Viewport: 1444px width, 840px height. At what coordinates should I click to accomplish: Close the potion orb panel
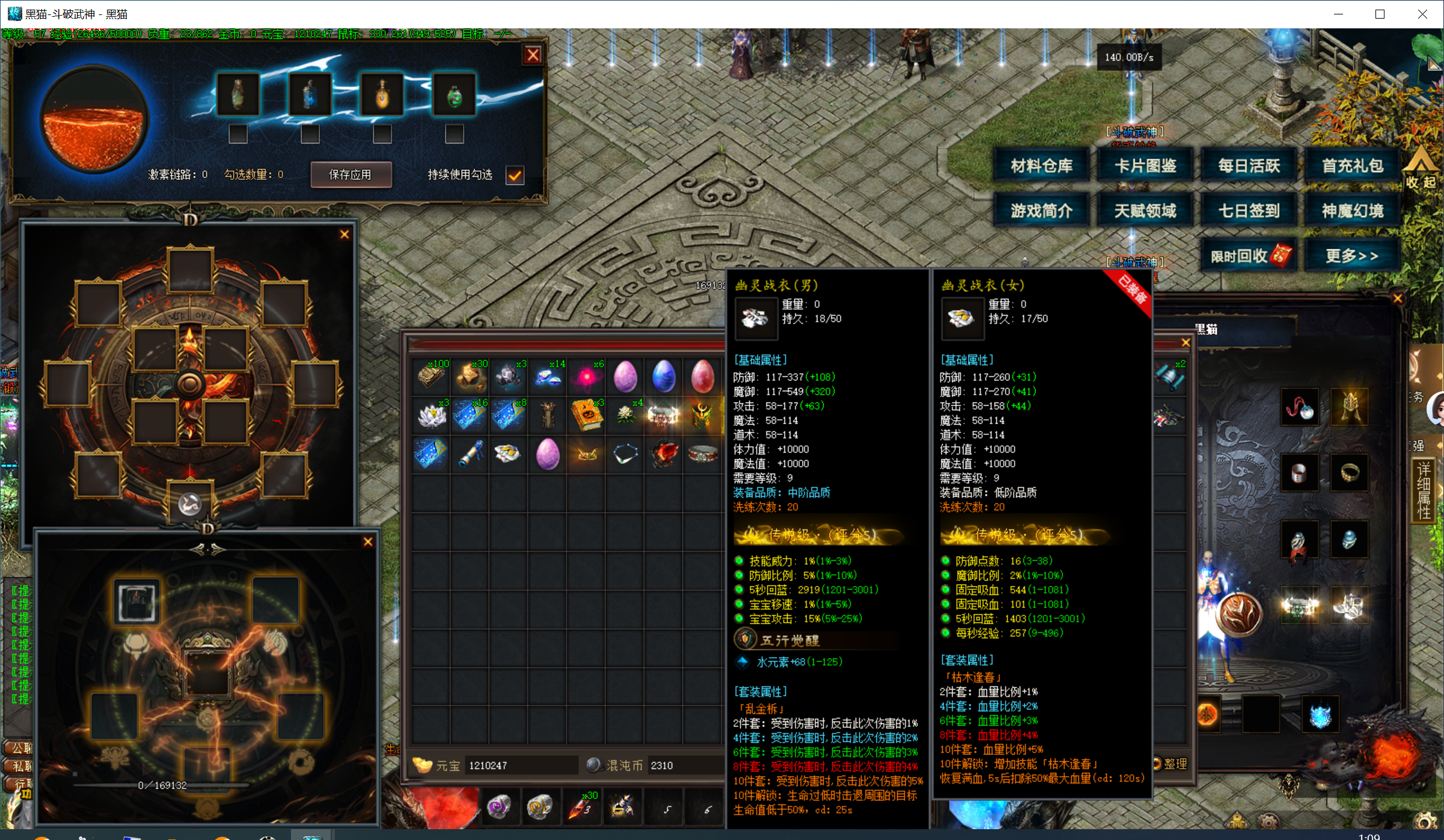pyautogui.click(x=533, y=55)
